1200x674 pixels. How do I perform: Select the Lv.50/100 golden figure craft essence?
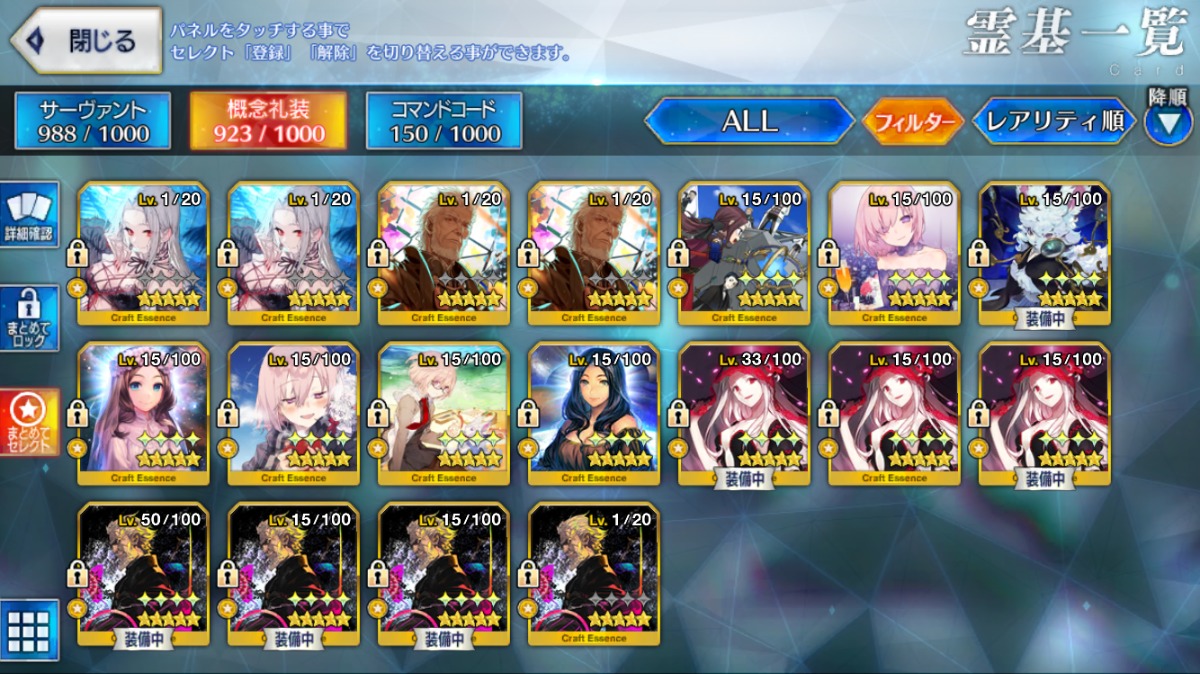tap(143, 572)
